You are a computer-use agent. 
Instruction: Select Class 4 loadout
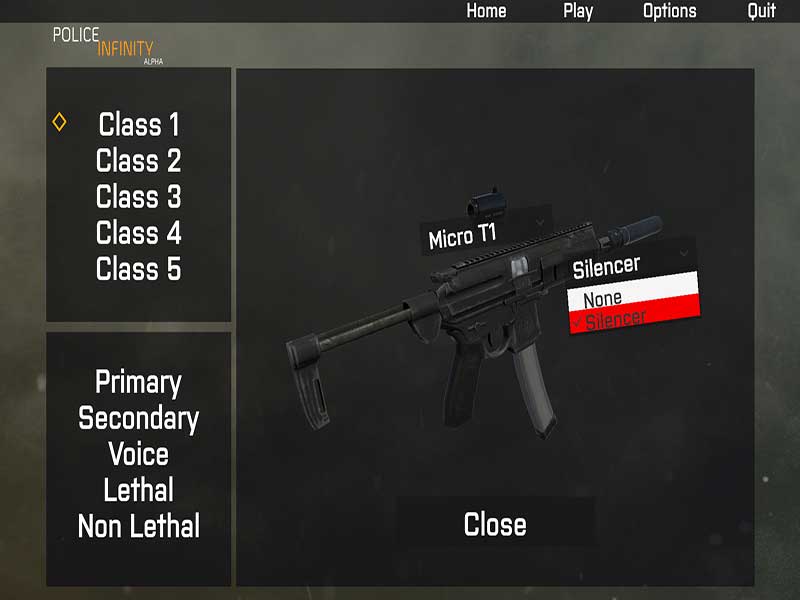139,233
